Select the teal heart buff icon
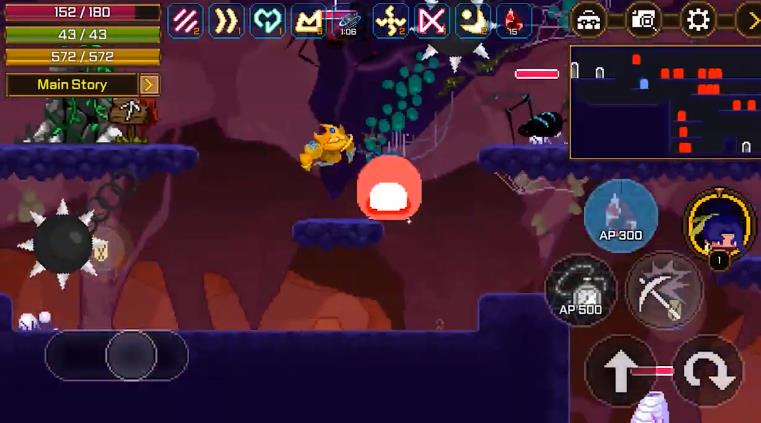Image resolution: width=761 pixels, height=423 pixels. pyautogui.click(x=267, y=20)
